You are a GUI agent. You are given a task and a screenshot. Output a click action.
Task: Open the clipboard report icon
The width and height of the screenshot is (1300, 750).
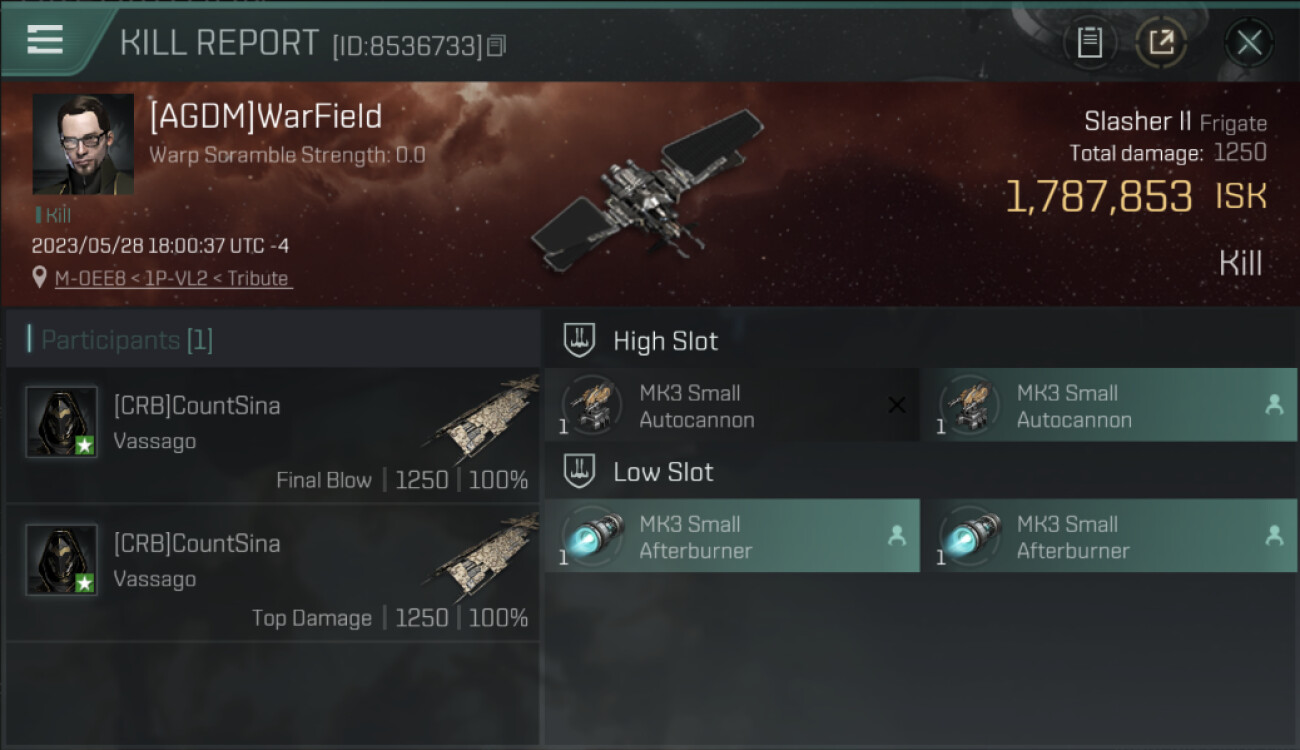(x=1090, y=42)
